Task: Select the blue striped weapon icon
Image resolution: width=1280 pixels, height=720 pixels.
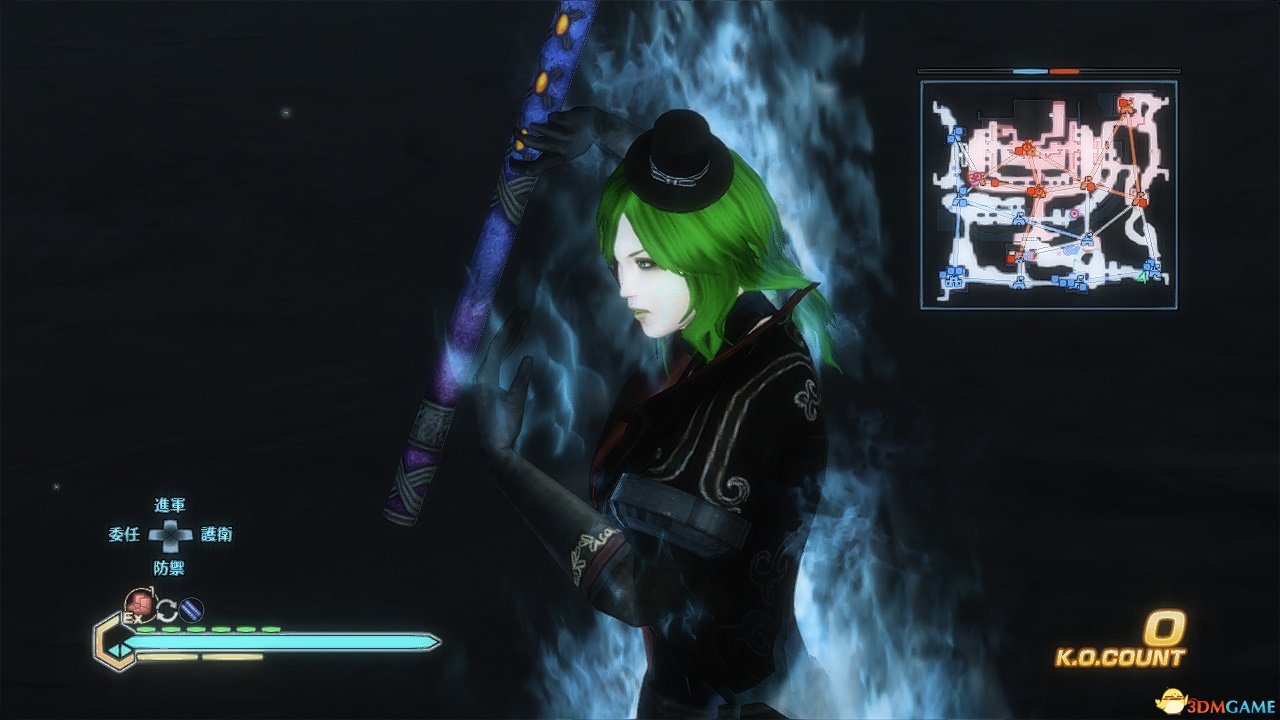Action: click(x=192, y=608)
